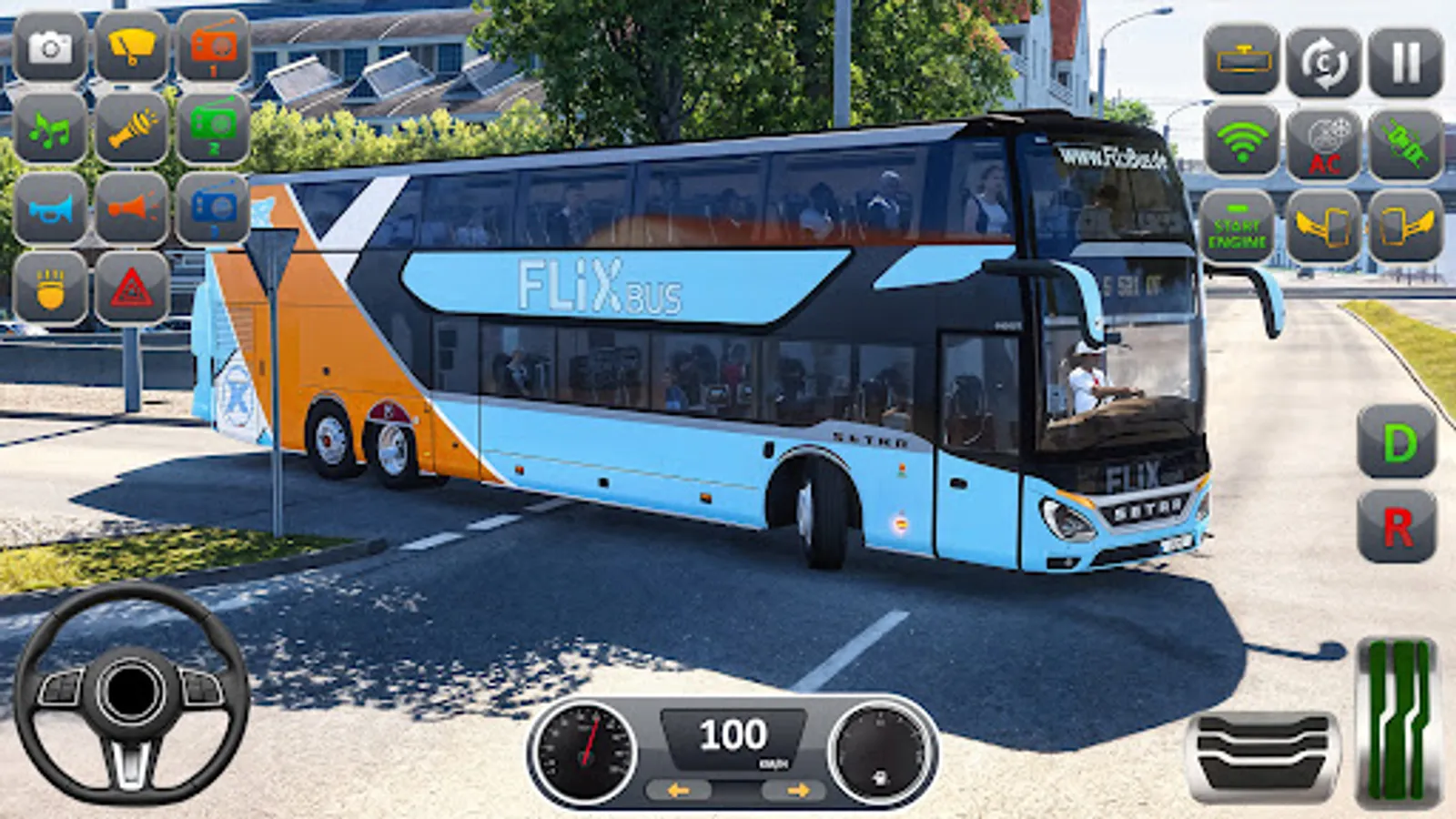Viewport: 1456px width, 819px height.
Task: Sound the blue trumpet horn
Action: tap(50, 211)
